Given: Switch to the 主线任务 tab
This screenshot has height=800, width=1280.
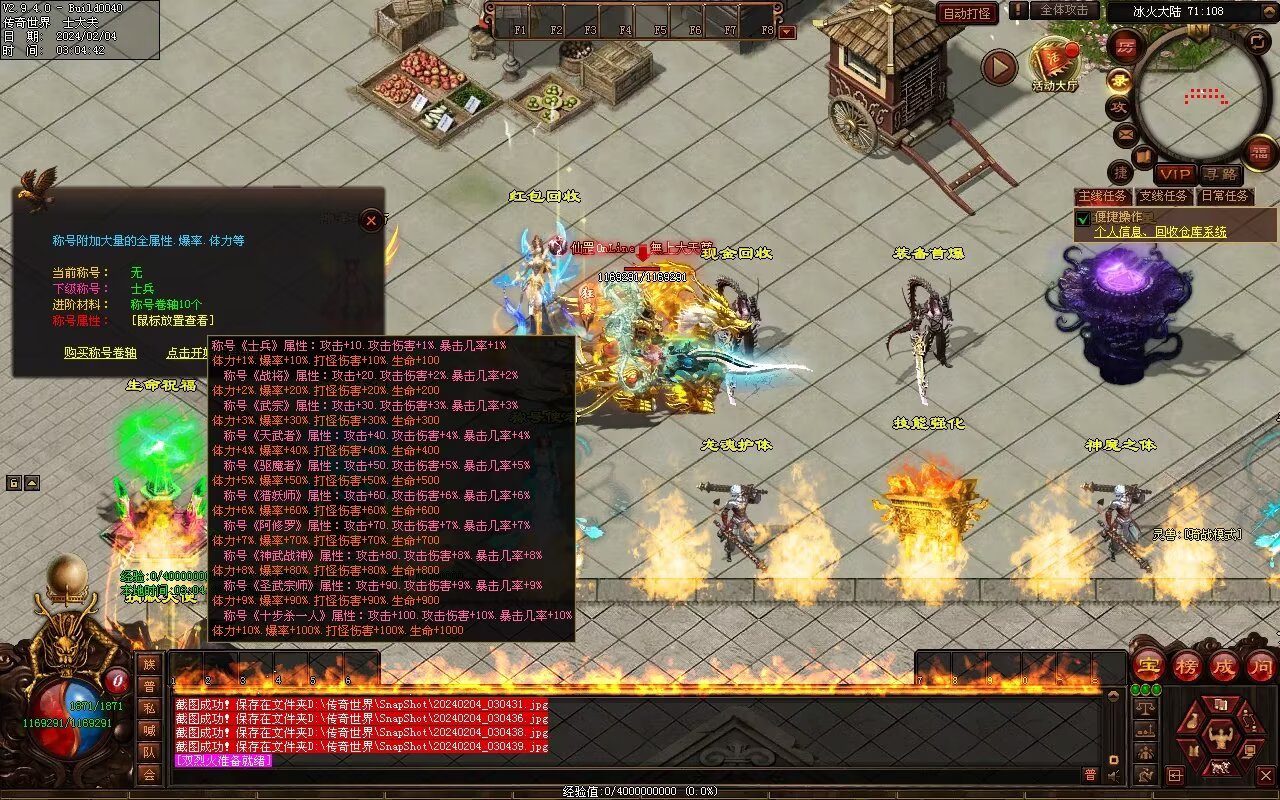Looking at the screenshot, I should click(x=1103, y=196).
